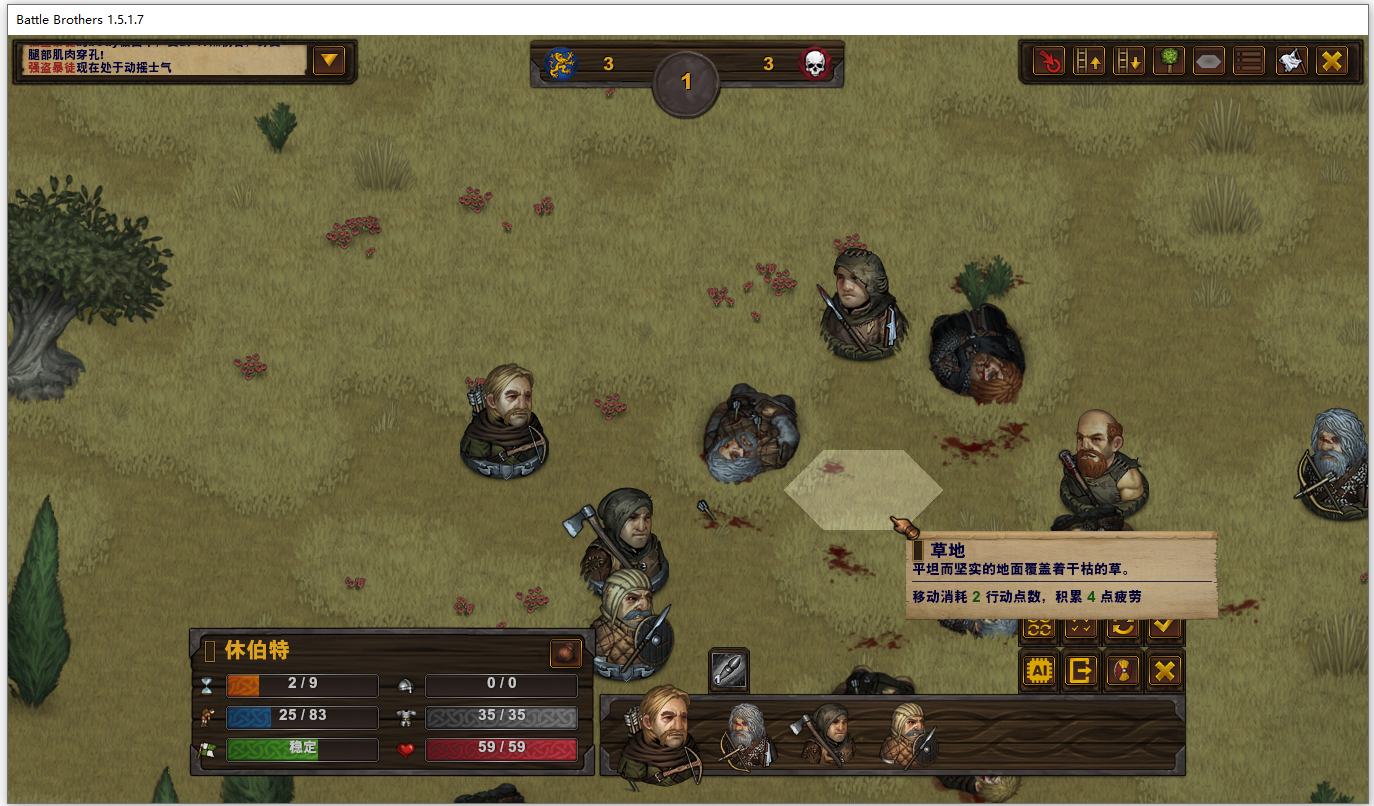Click the yellow exit-arrow button
The width and height of the screenshot is (1374, 806).
[x=1081, y=670]
